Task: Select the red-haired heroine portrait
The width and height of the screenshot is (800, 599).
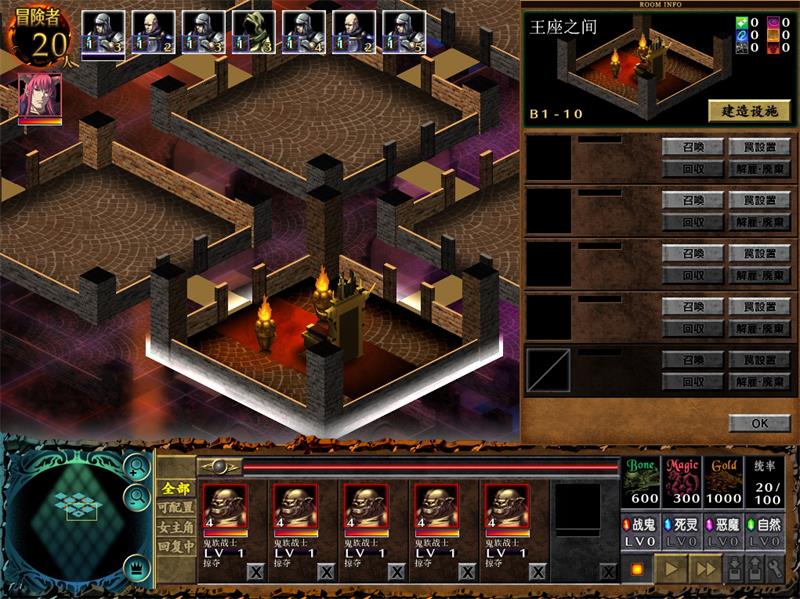Action: tap(40, 98)
